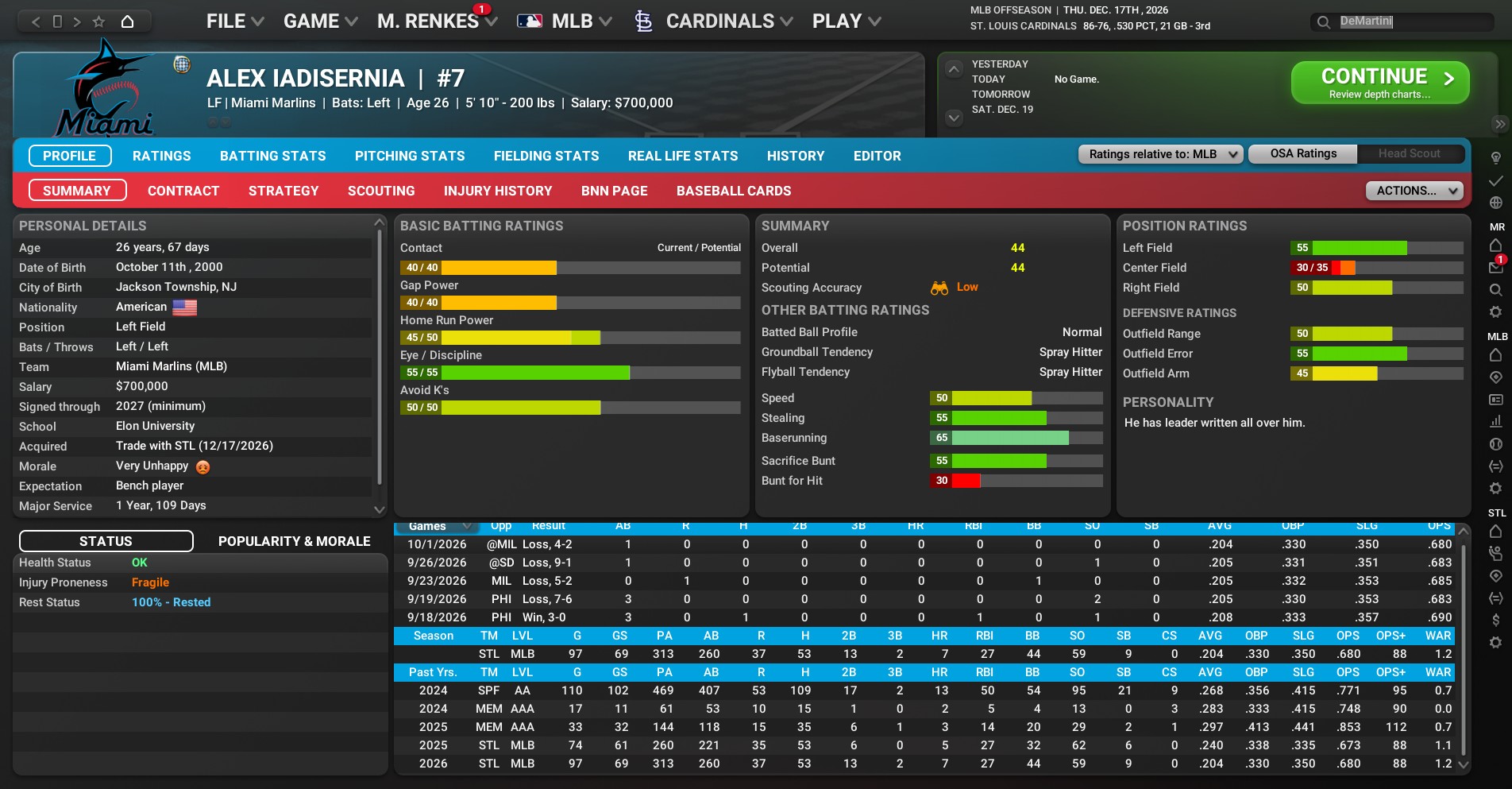Open the GAME dropdown menu

[320, 21]
